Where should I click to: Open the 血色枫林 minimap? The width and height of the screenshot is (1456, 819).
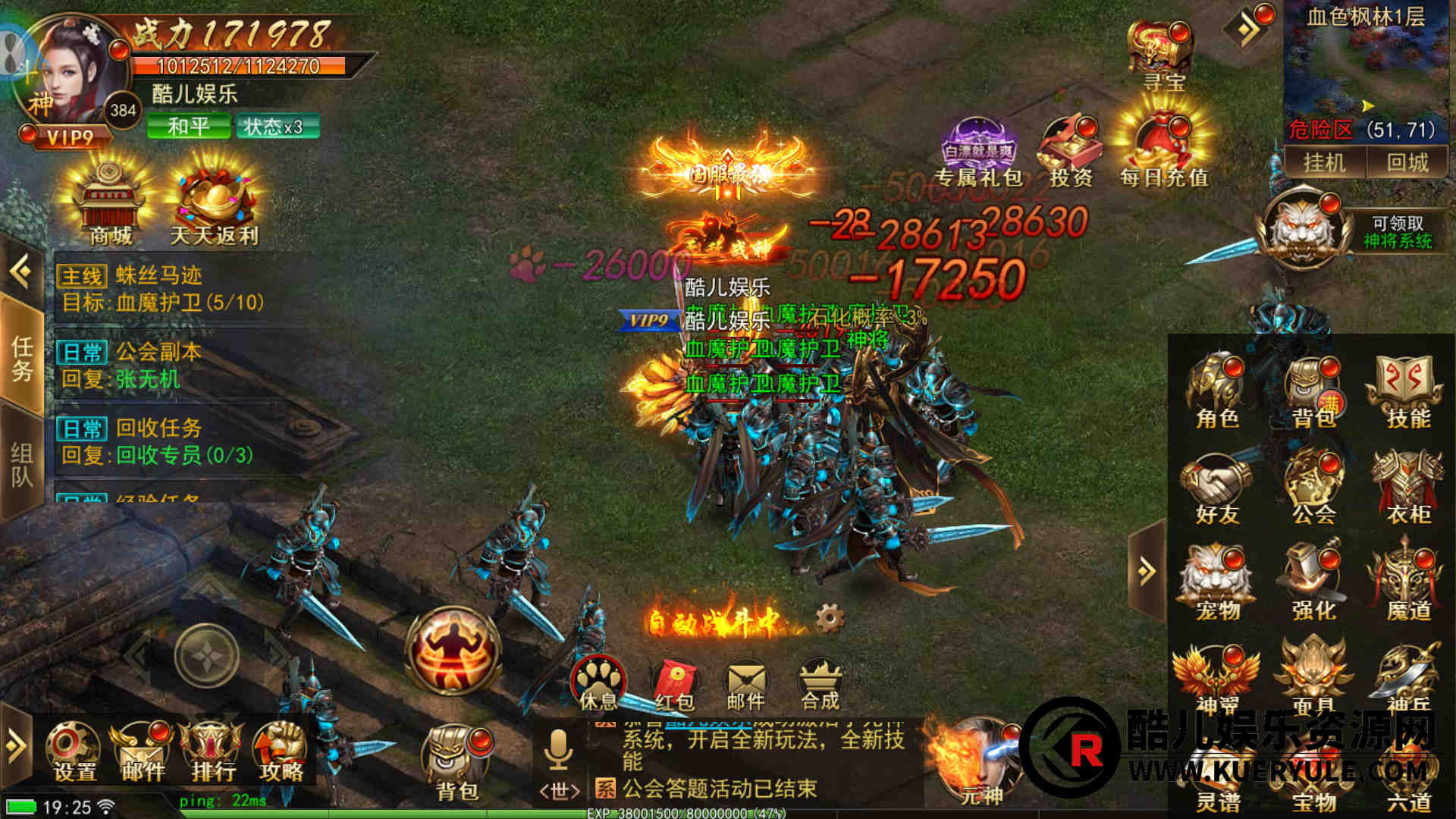(x=1365, y=67)
